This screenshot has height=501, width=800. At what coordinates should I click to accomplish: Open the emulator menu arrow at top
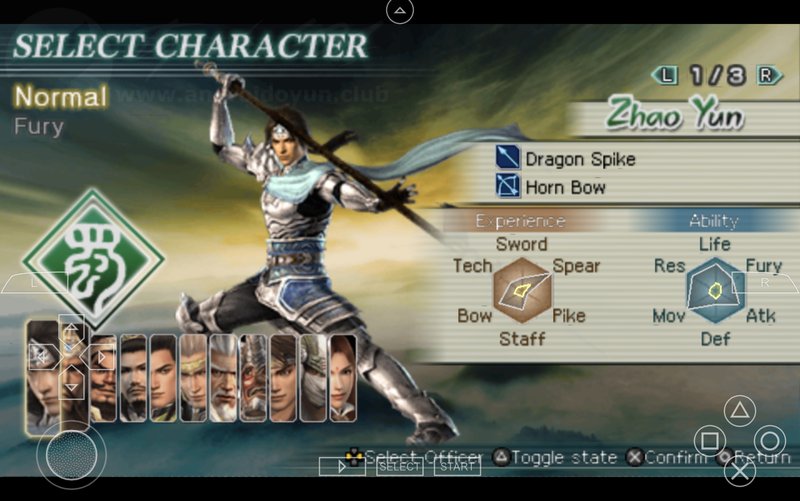[400, 11]
